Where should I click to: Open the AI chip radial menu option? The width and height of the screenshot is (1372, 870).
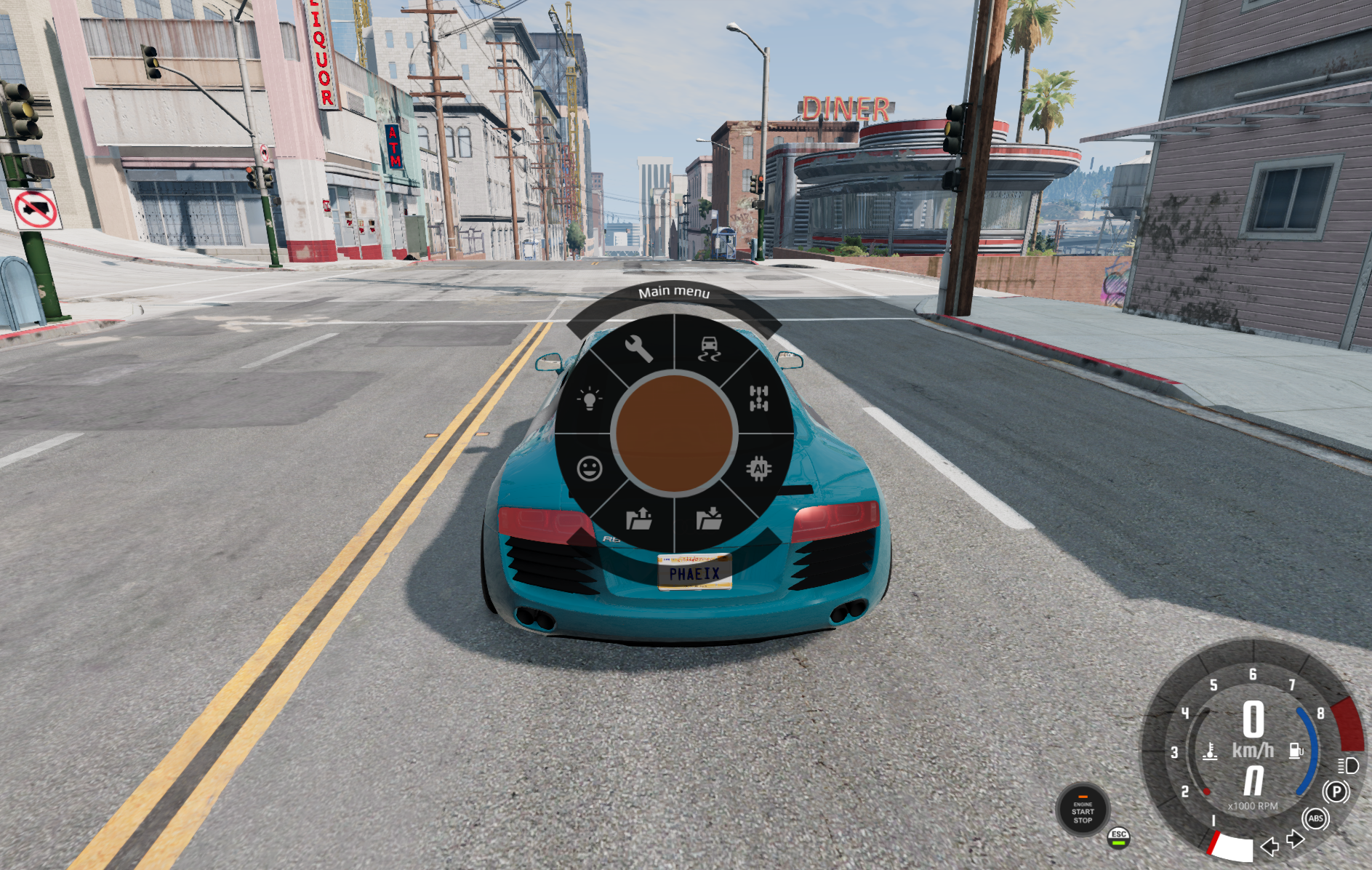point(758,468)
